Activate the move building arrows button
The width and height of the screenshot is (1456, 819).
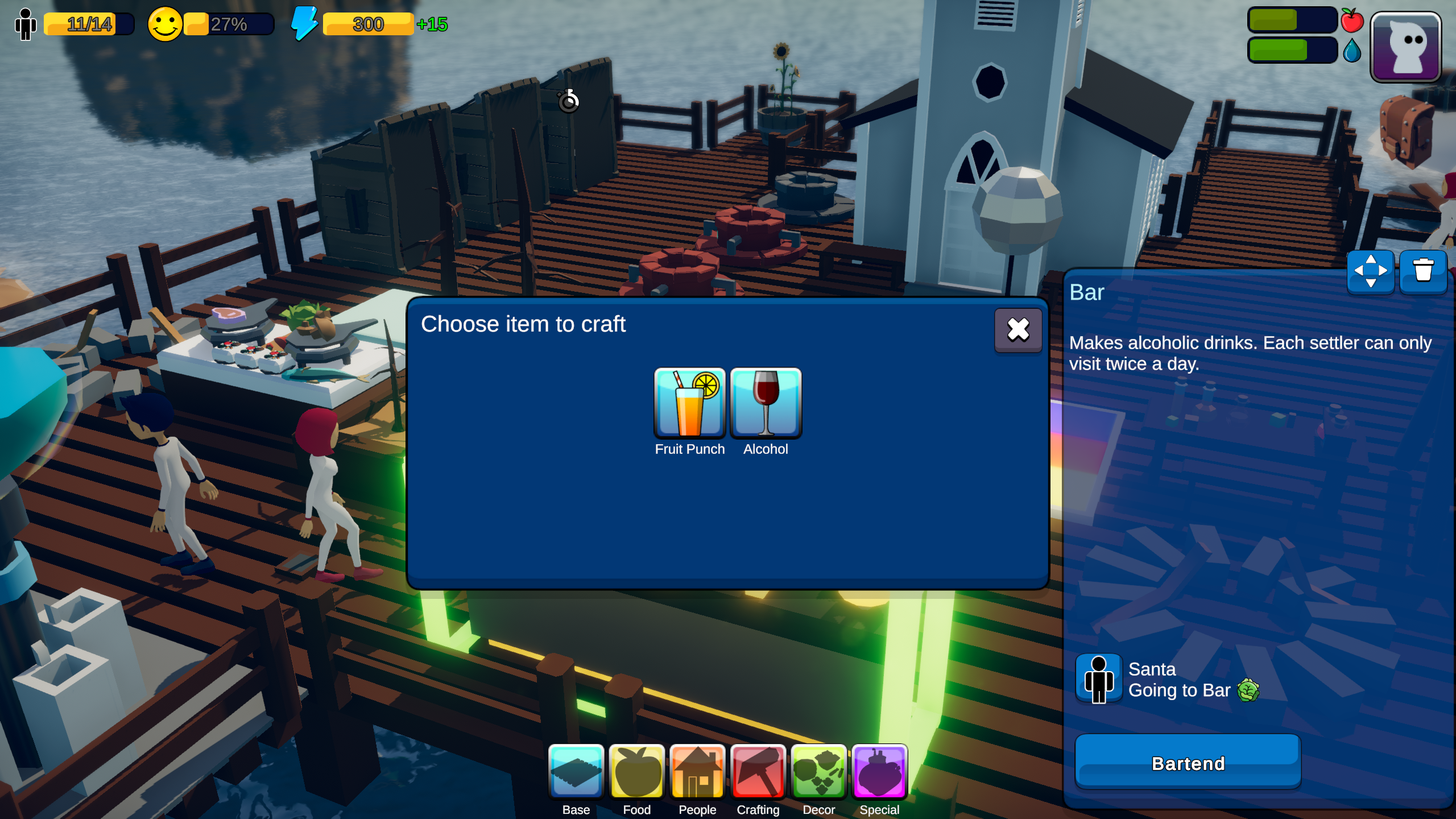pyautogui.click(x=1370, y=271)
